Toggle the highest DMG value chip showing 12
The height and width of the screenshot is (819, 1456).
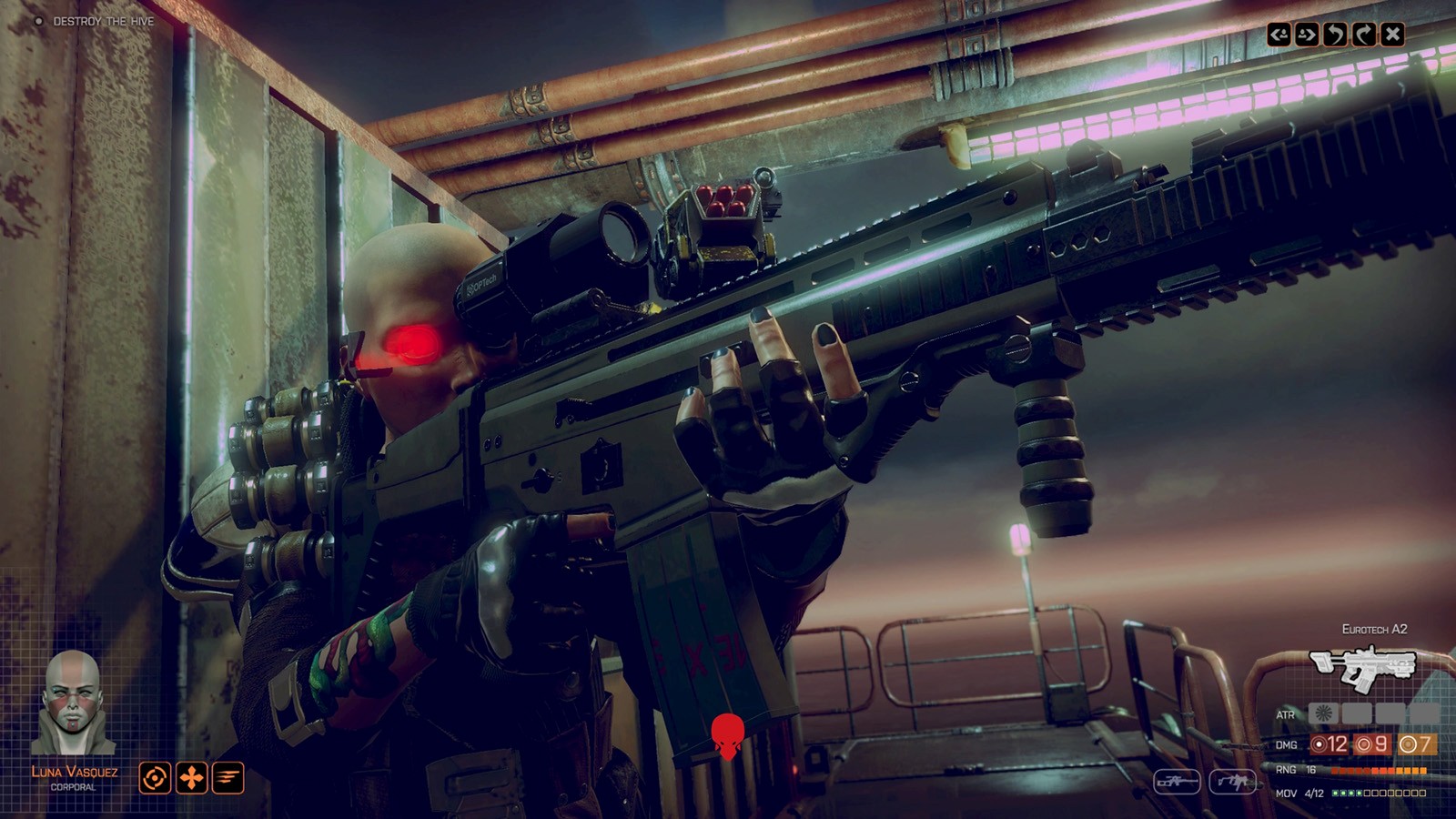pyautogui.click(x=1329, y=743)
